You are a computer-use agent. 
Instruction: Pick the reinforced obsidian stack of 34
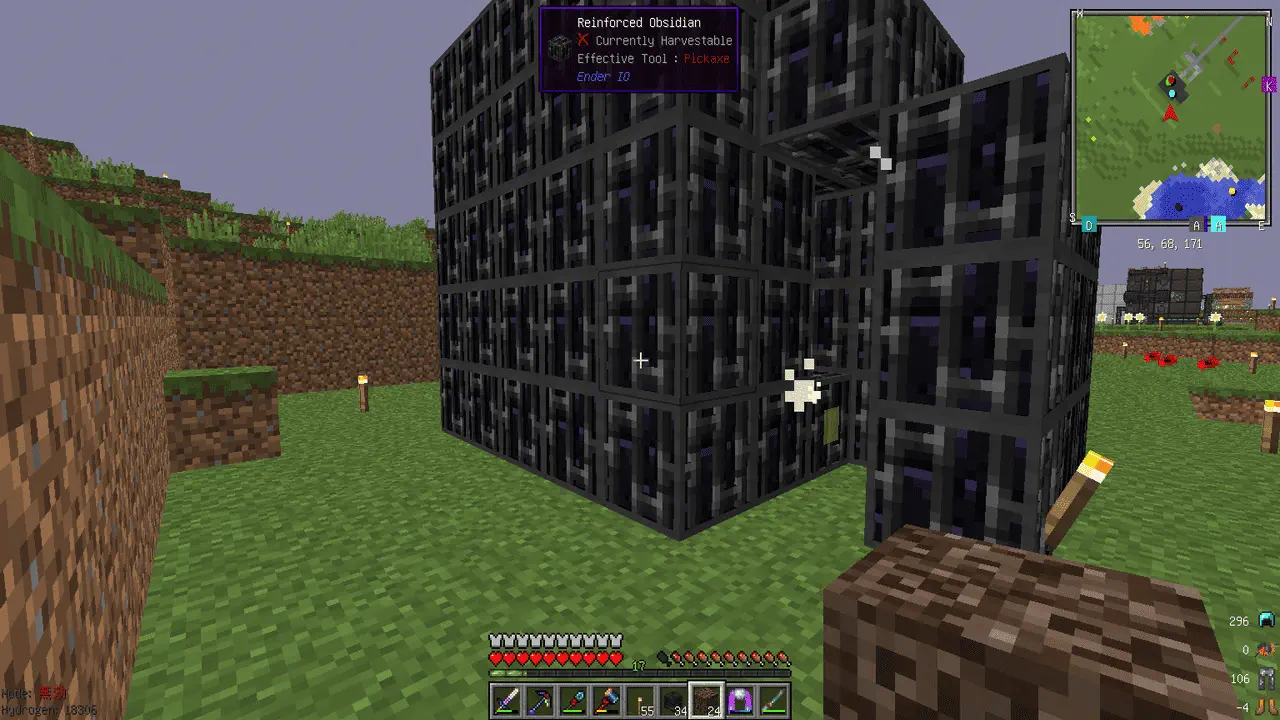tap(674, 701)
